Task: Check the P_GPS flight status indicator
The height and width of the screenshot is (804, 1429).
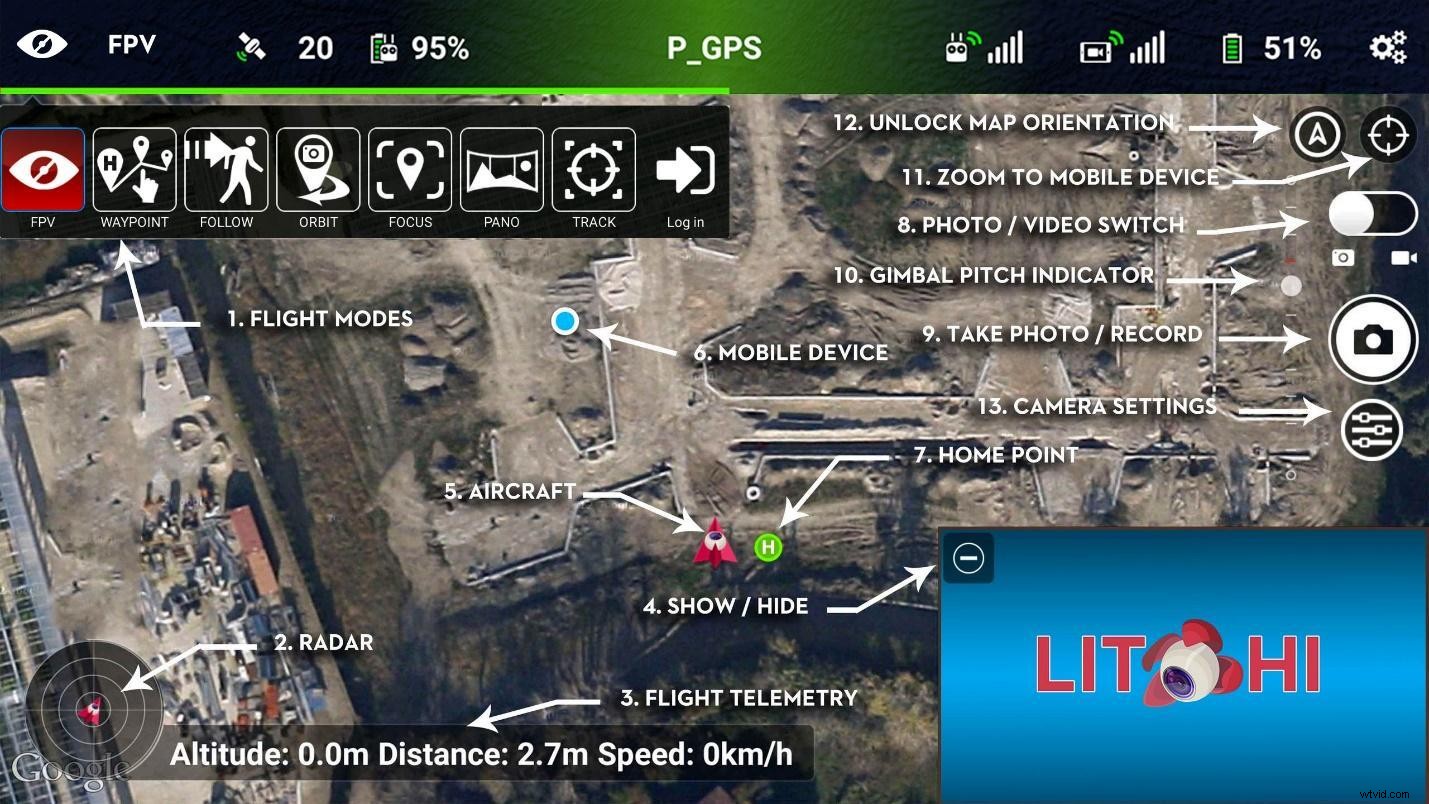Action: tap(714, 46)
